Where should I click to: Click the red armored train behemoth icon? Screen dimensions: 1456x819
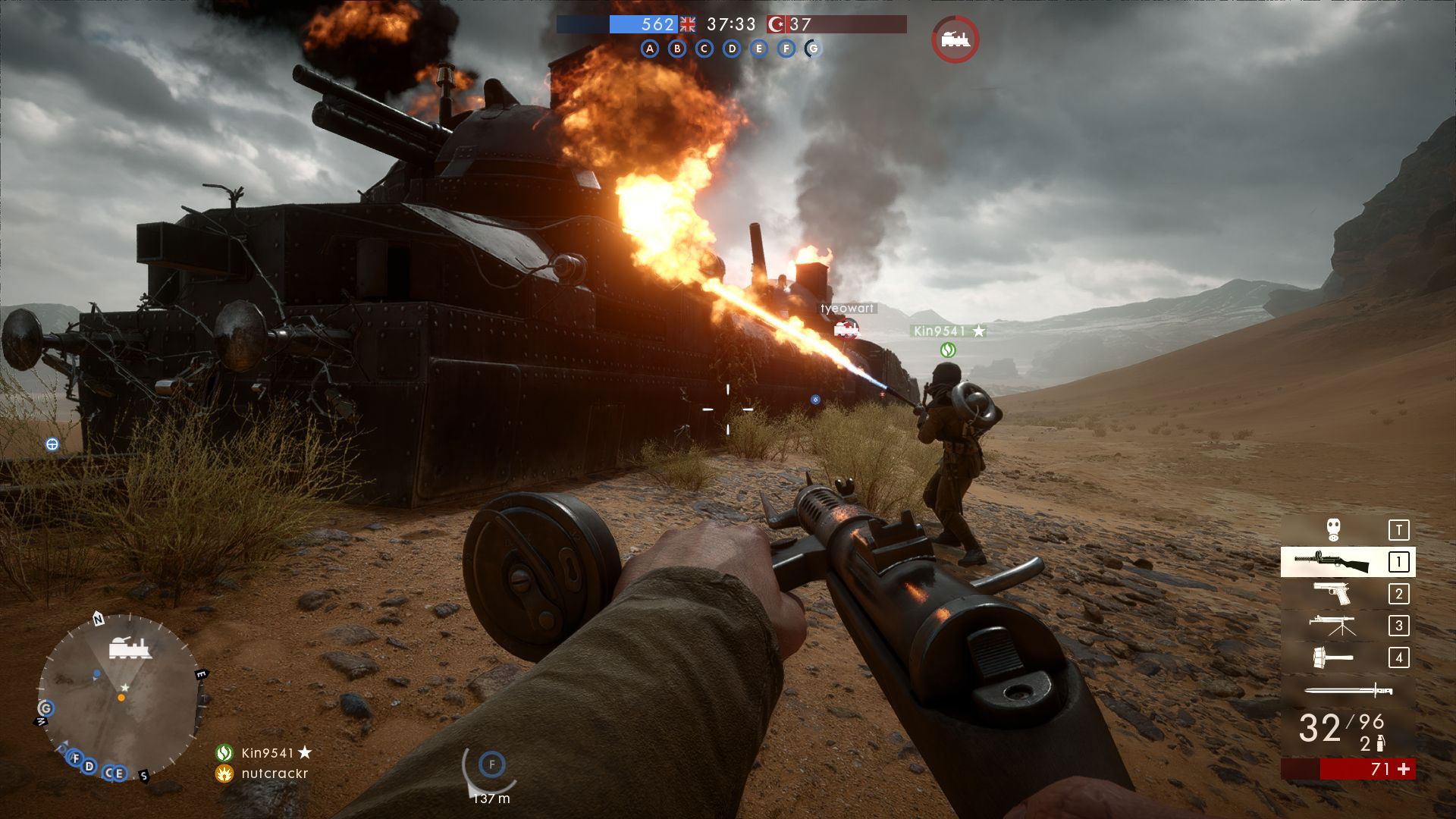(x=955, y=39)
